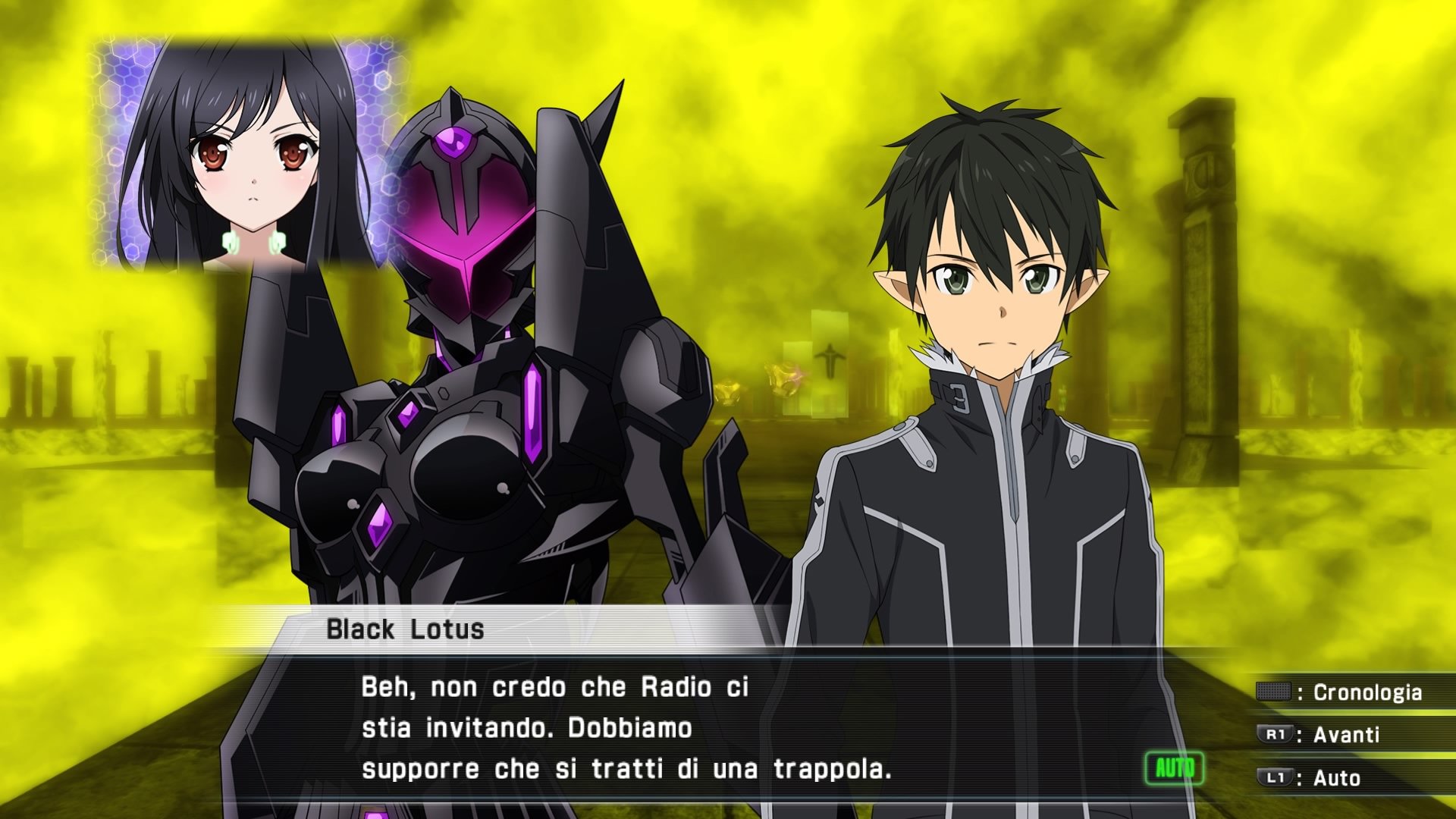Toggle the green AUTO indicator
Viewport: 1456px width, 819px height.
tap(1174, 769)
